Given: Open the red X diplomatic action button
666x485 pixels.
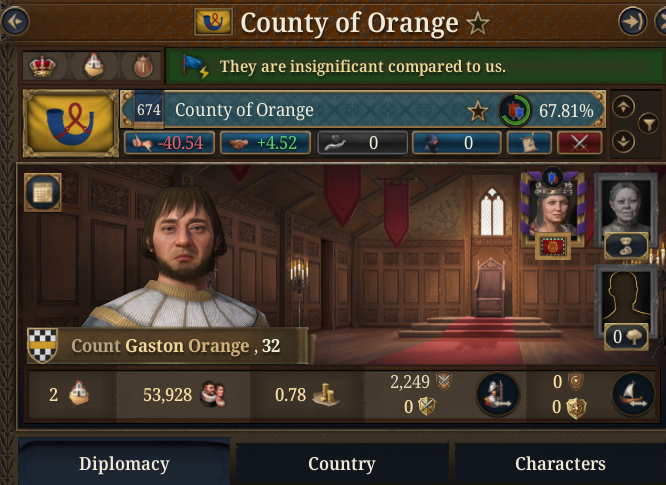Looking at the screenshot, I should 579,143.
